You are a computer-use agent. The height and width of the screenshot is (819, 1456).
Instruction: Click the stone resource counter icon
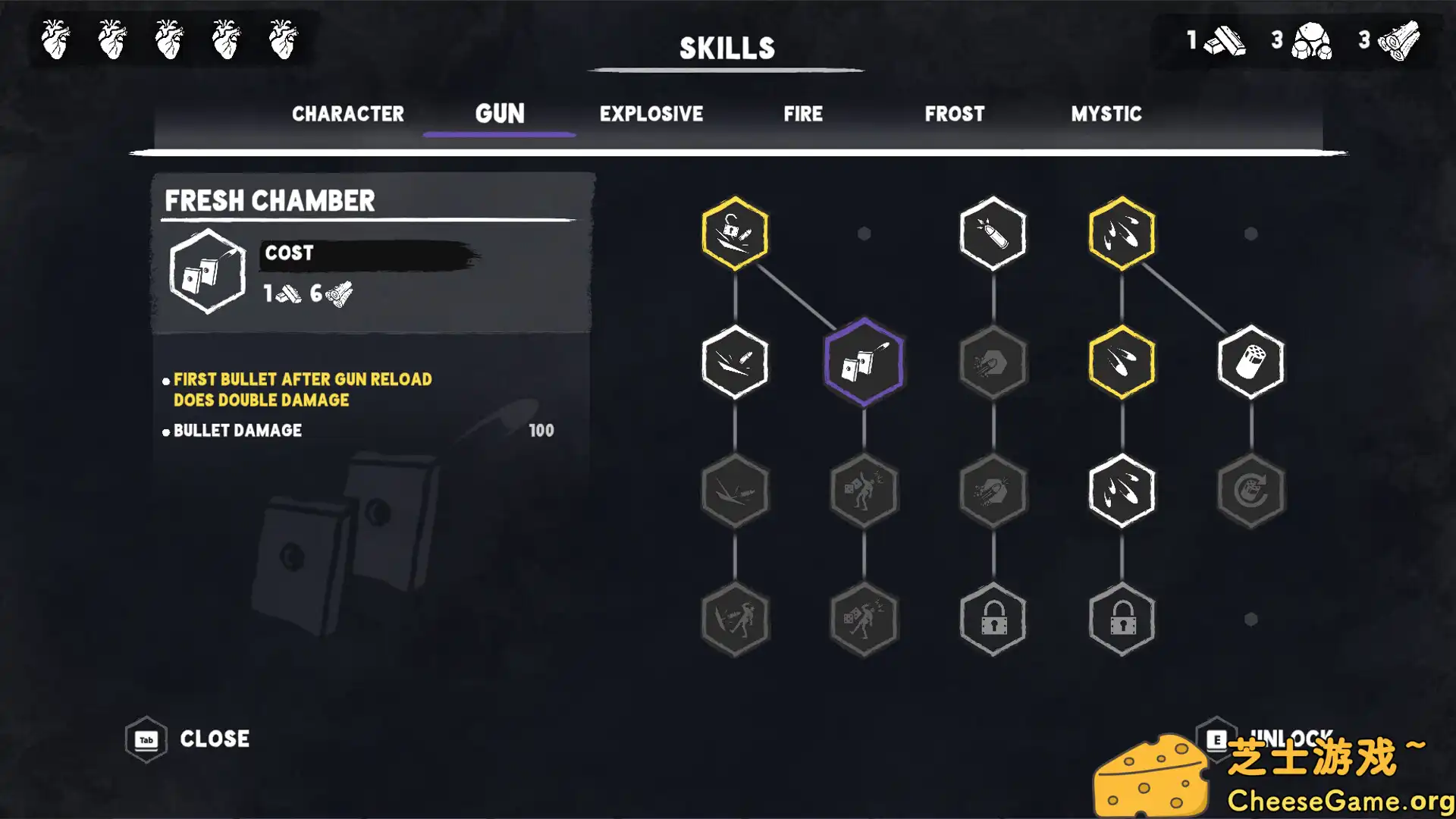[x=1312, y=42]
